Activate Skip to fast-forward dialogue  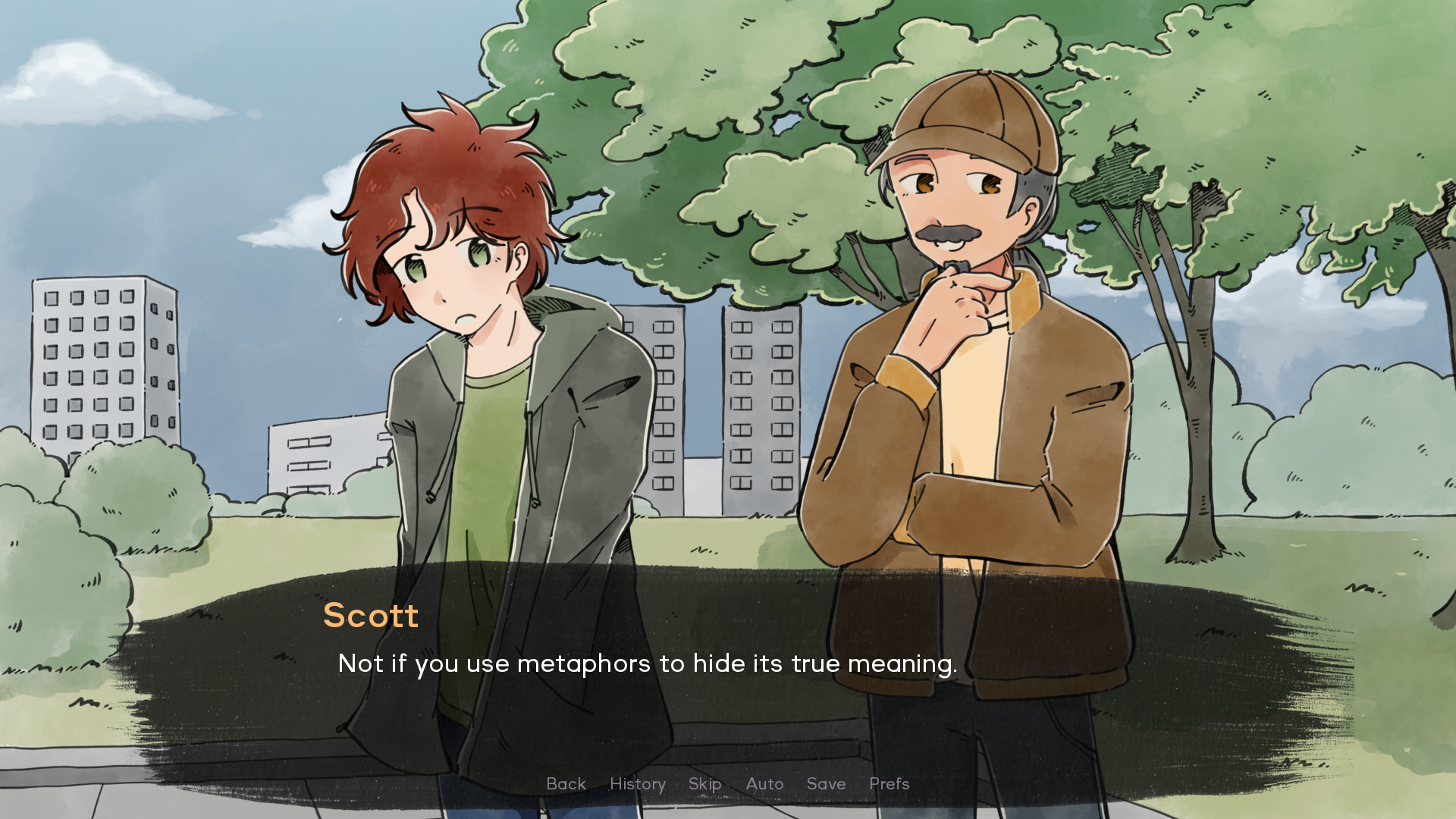coord(704,784)
